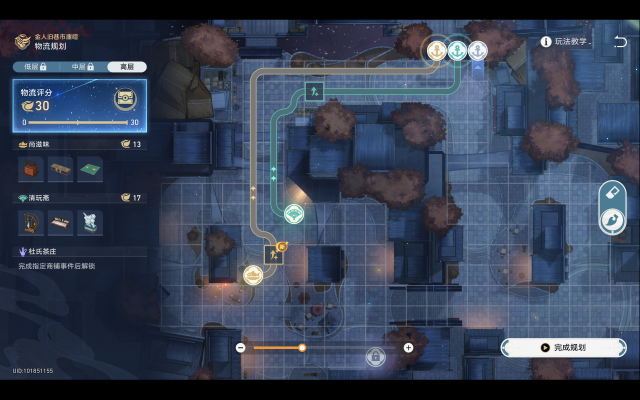Screen dimensions: 640x400
Task: Click the padlock icon beside the zoom bar
Action: [375, 355]
